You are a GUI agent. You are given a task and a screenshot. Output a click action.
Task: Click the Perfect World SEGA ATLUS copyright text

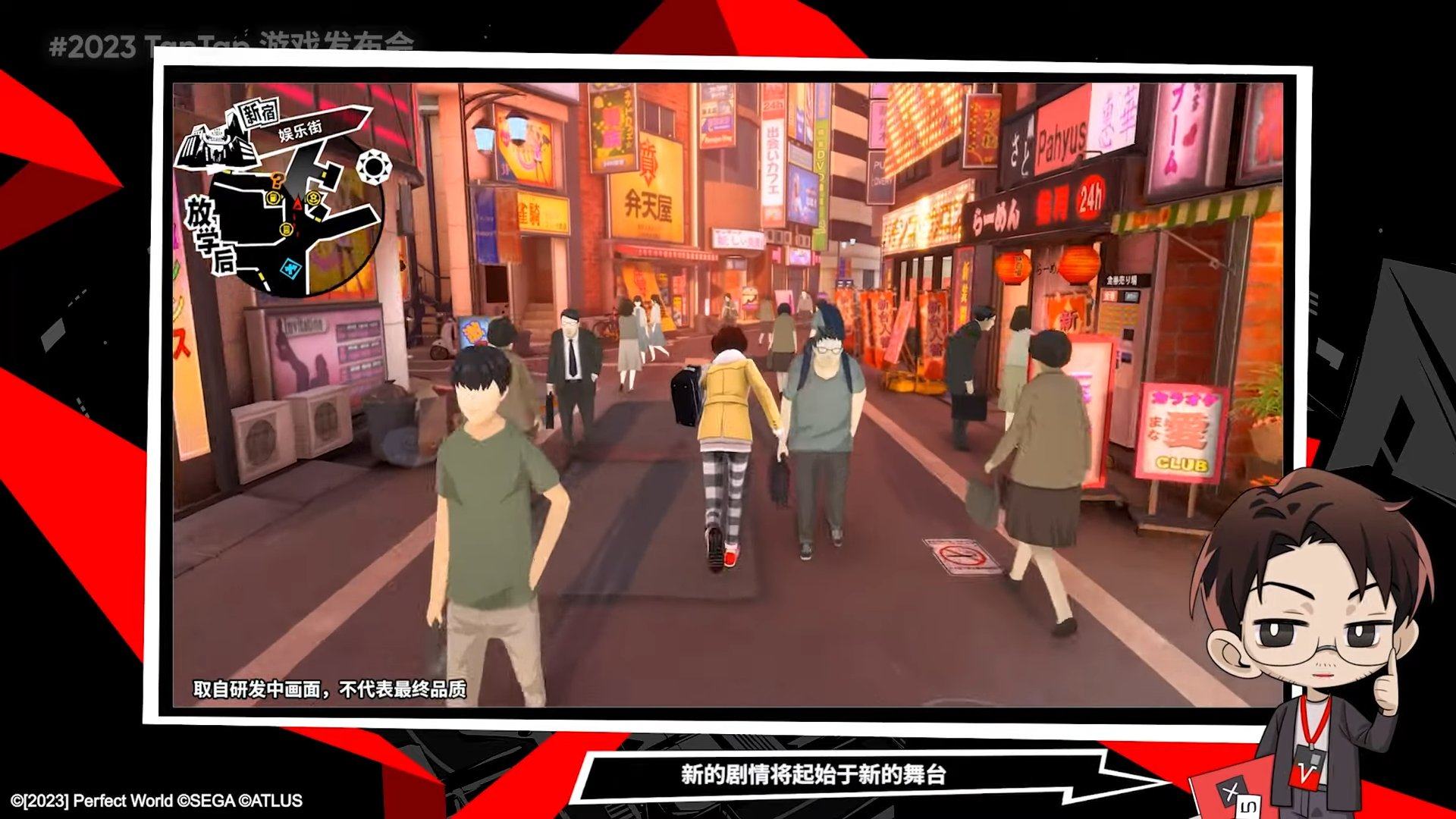pyautogui.click(x=155, y=800)
